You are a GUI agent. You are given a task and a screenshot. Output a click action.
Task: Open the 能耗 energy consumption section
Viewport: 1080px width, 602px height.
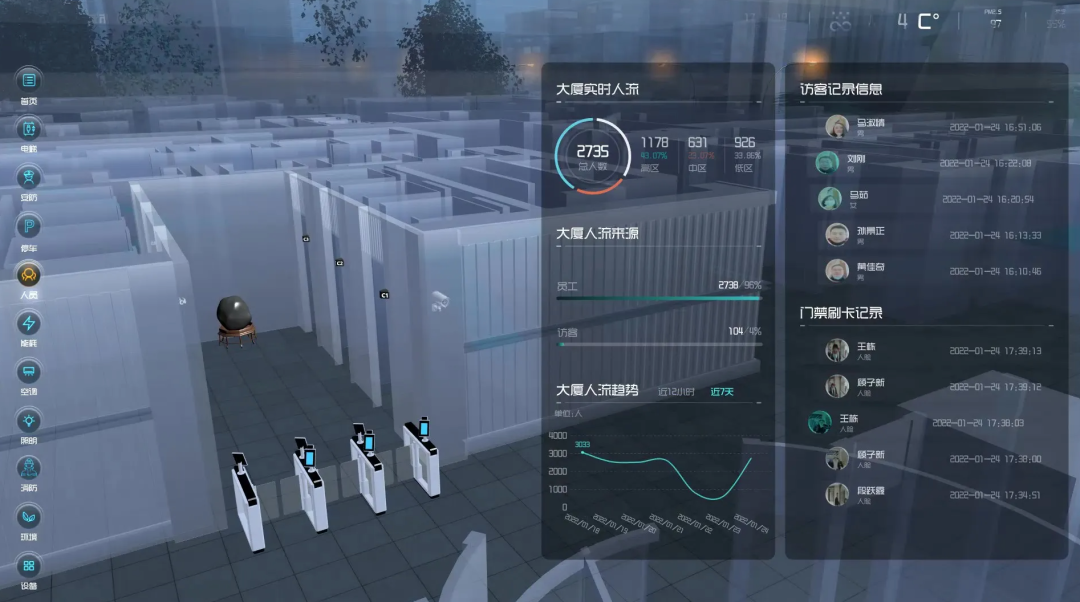[x=29, y=323]
